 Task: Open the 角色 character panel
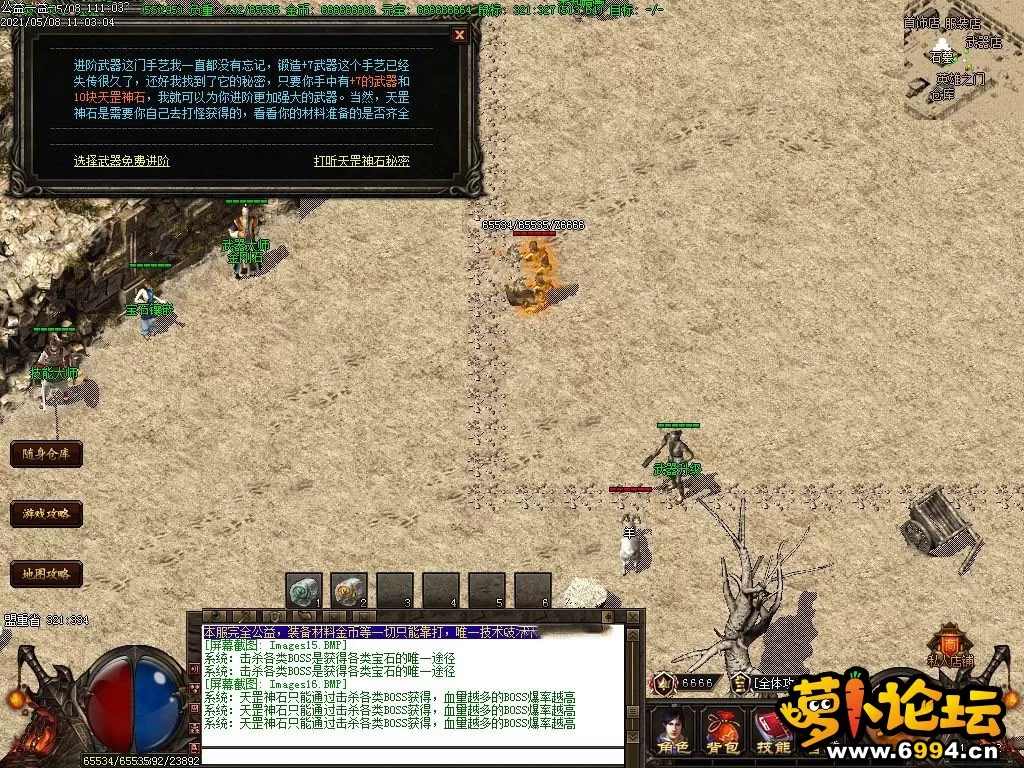point(673,732)
